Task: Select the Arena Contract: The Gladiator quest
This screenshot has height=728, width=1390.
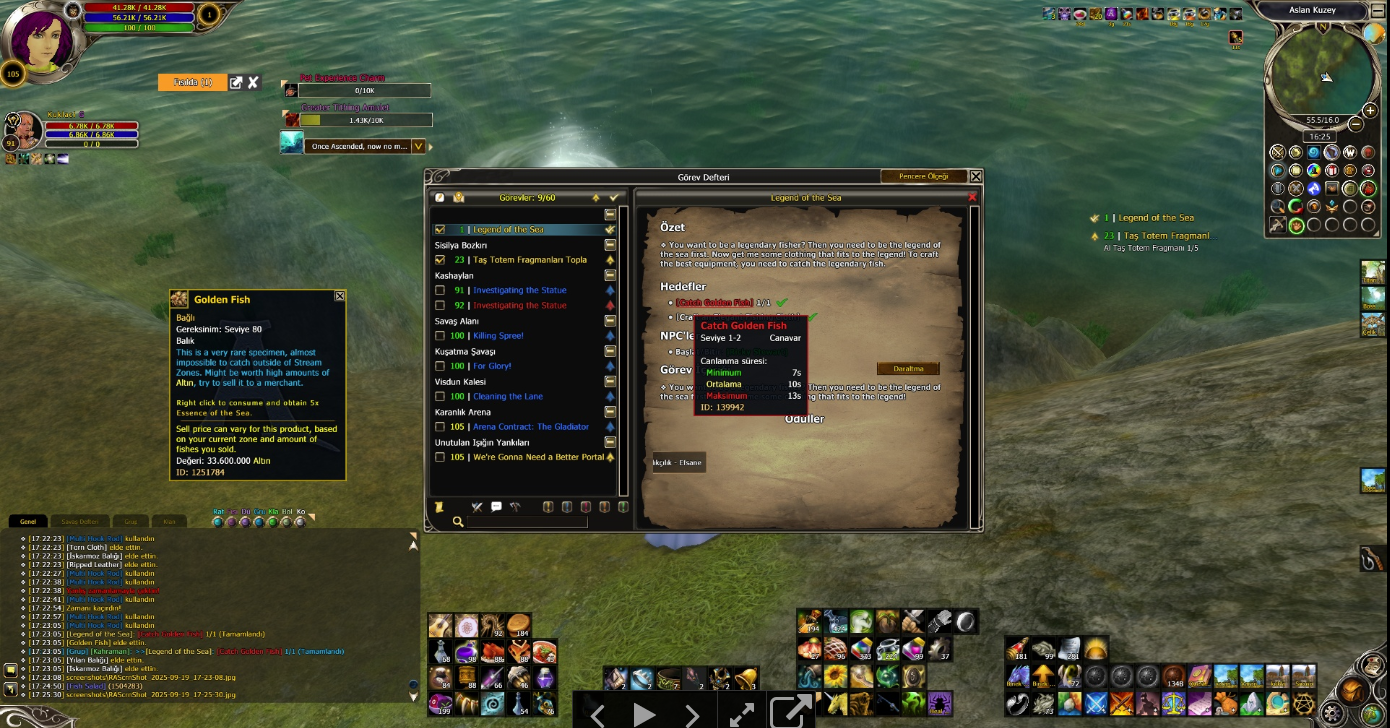Action: (530, 427)
